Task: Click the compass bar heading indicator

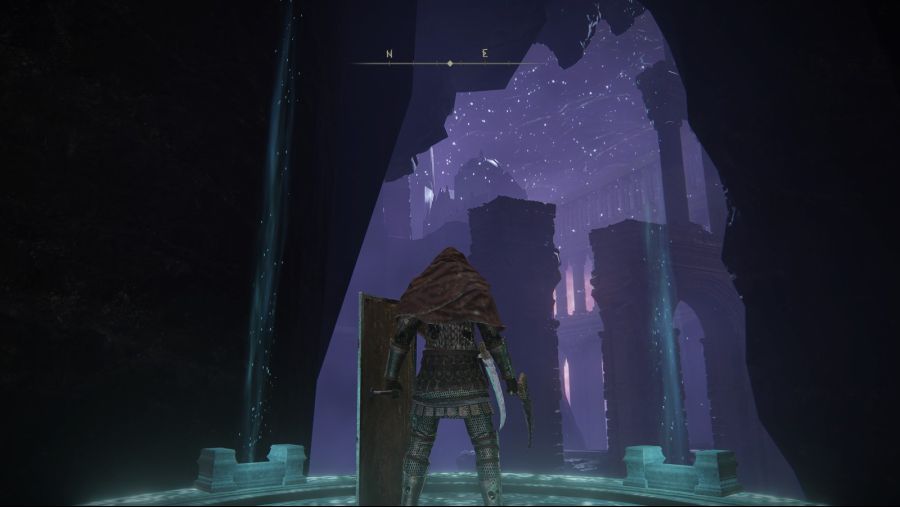Action: click(x=450, y=63)
